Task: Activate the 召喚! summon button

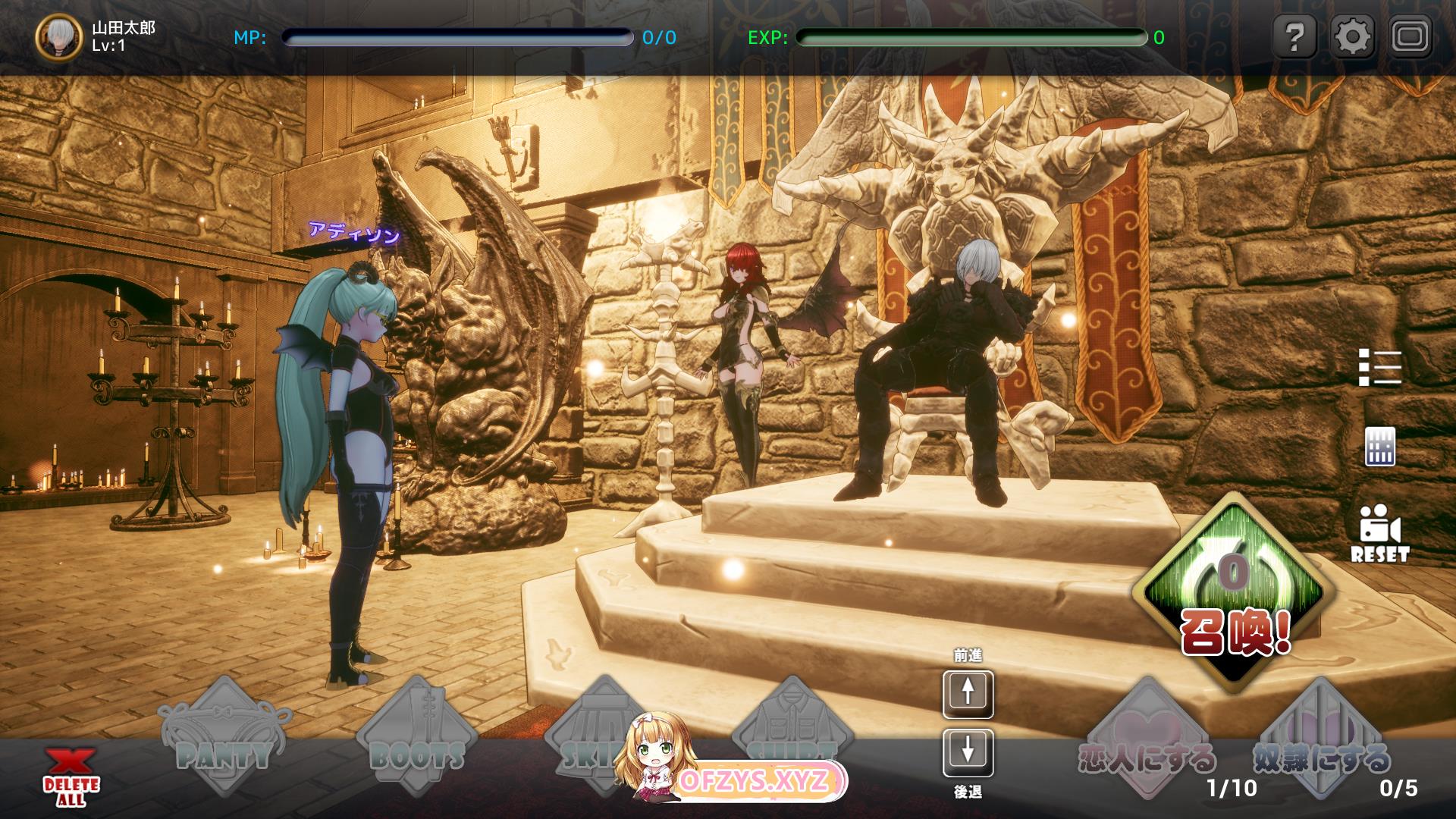Action: 1235,593
